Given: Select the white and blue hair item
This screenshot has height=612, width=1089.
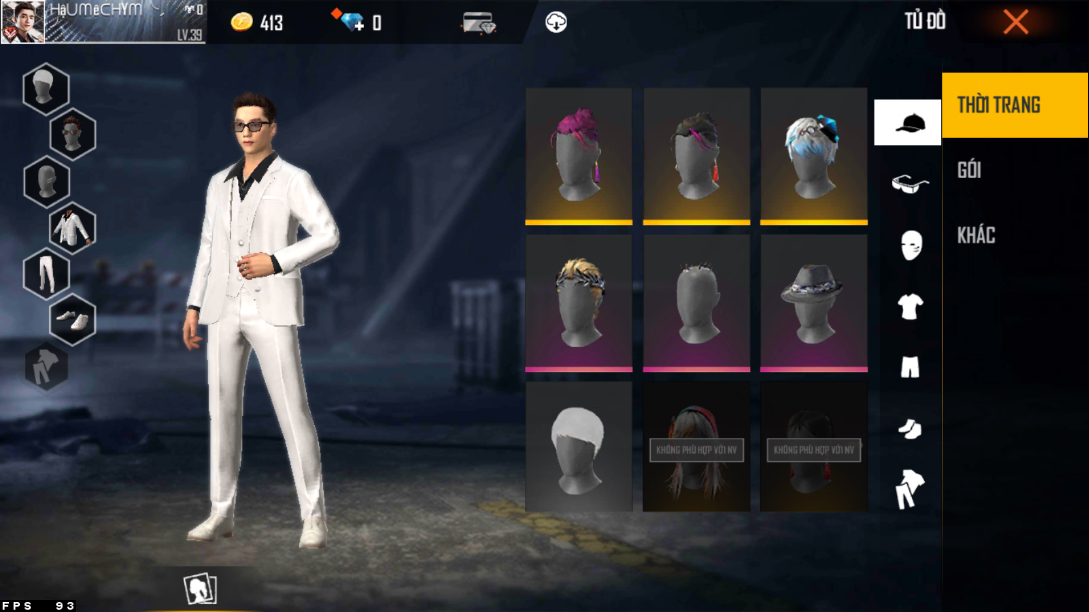Looking at the screenshot, I should coord(813,155).
